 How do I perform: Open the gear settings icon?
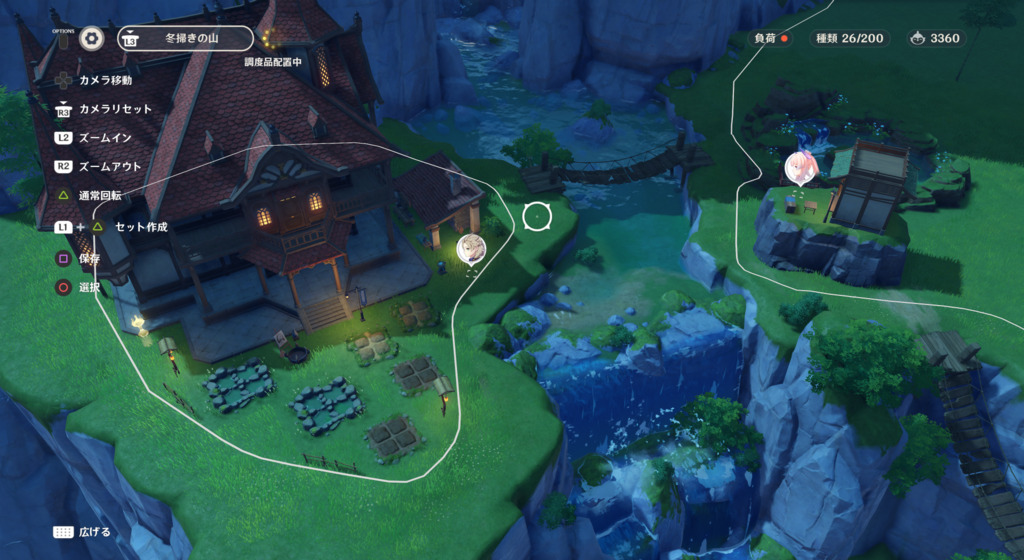coord(92,39)
